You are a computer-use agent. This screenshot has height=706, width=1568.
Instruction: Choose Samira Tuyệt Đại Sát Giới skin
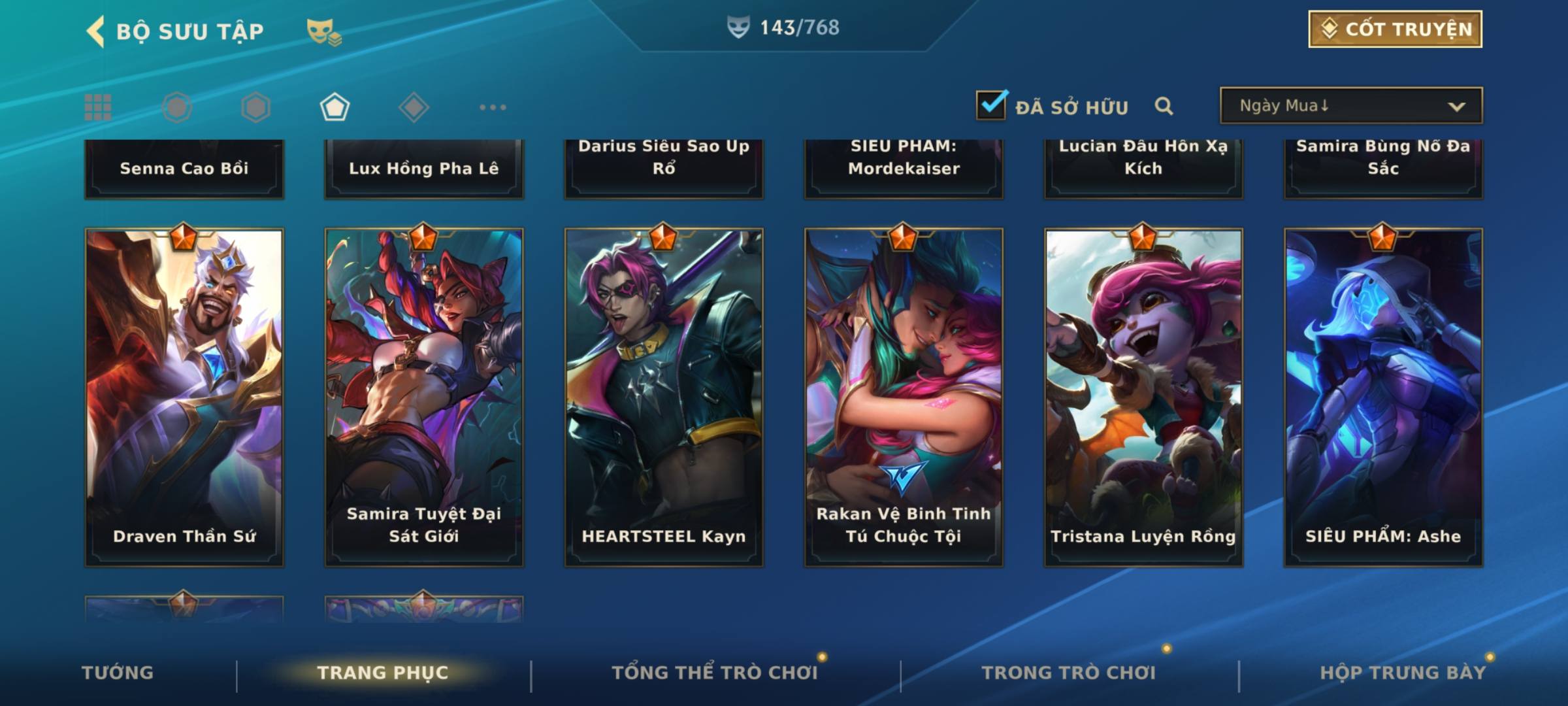424,397
